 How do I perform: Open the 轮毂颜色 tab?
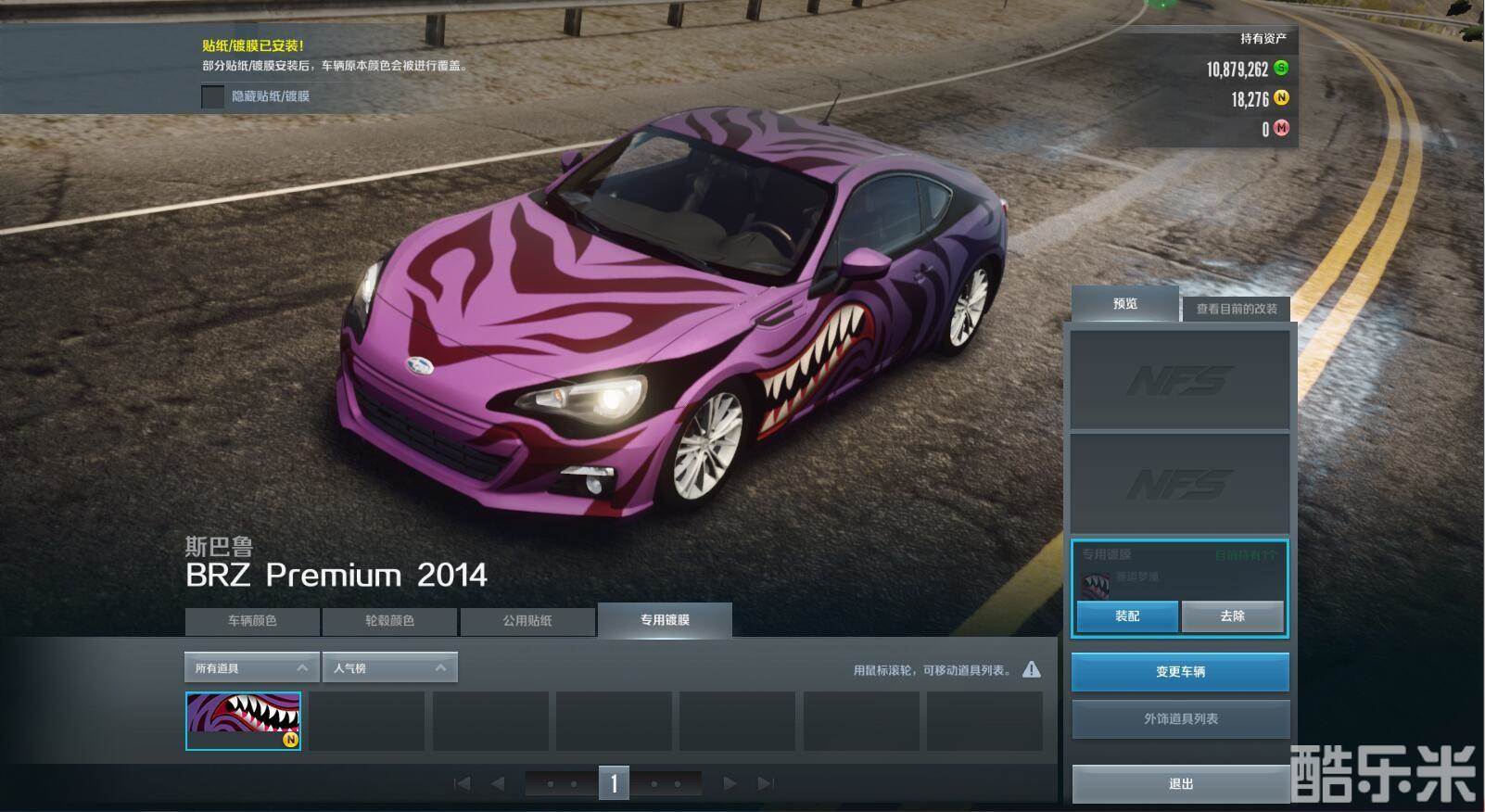click(x=389, y=621)
